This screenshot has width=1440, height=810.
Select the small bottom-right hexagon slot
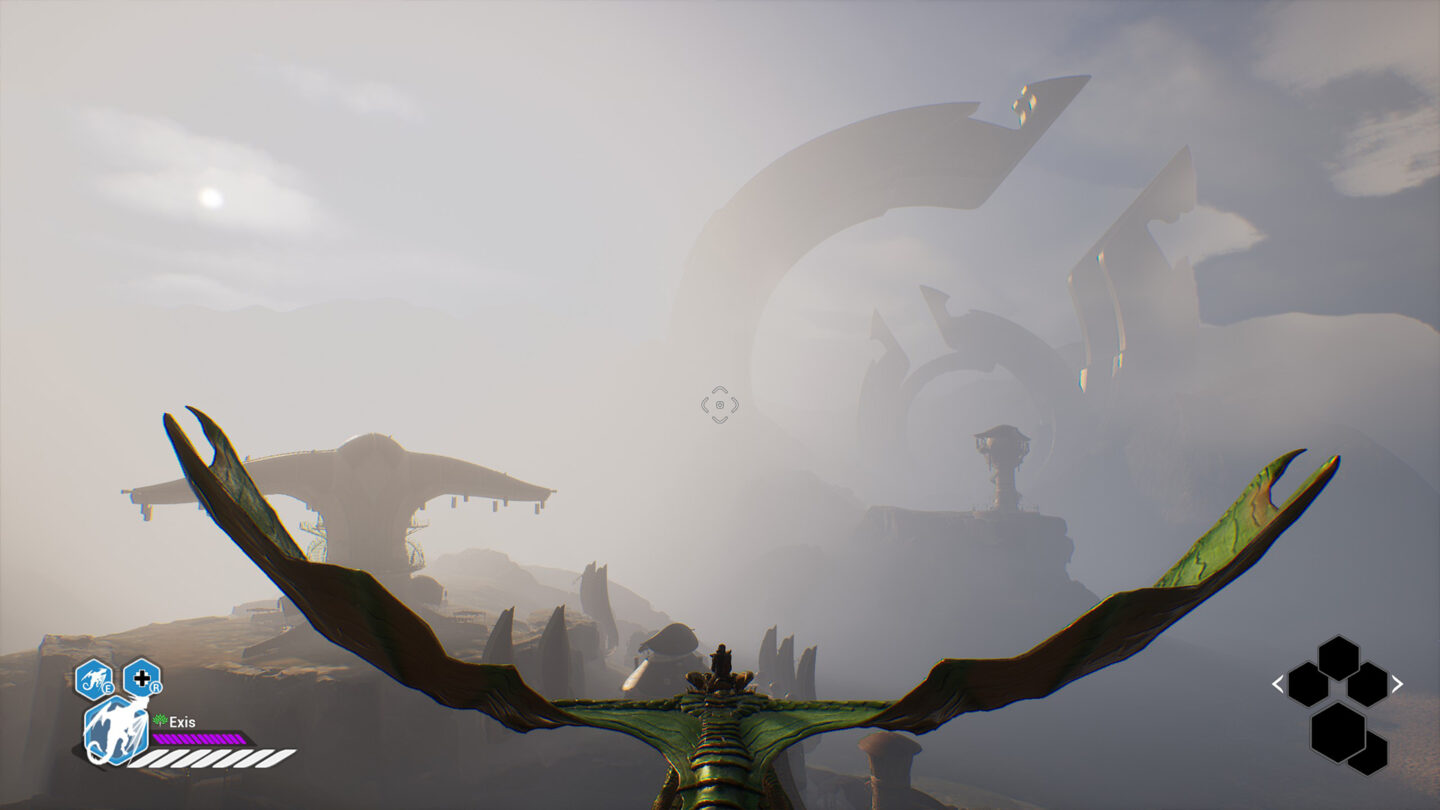[x=1368, y=754]
